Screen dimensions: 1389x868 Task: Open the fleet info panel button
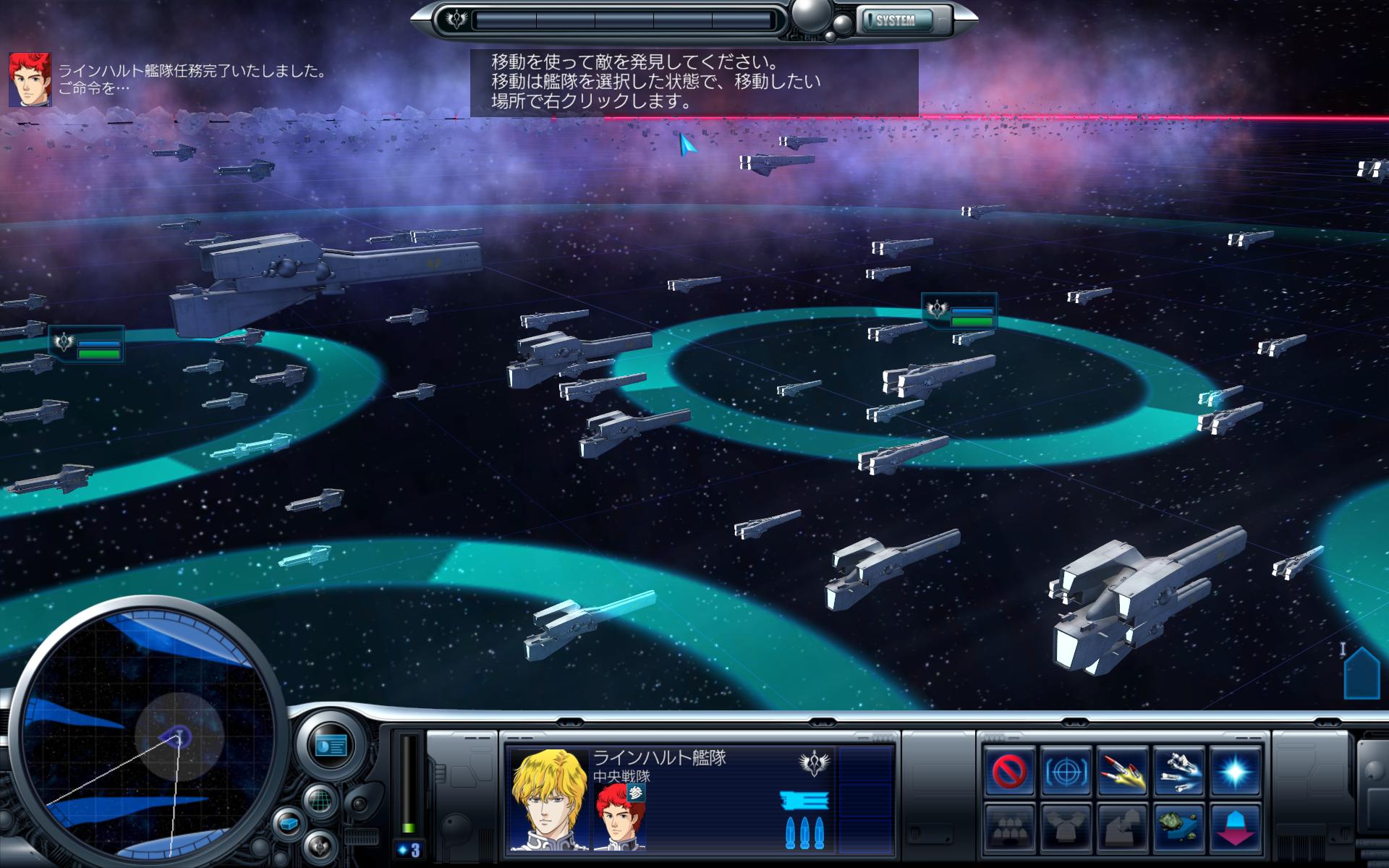pos(331,745)
